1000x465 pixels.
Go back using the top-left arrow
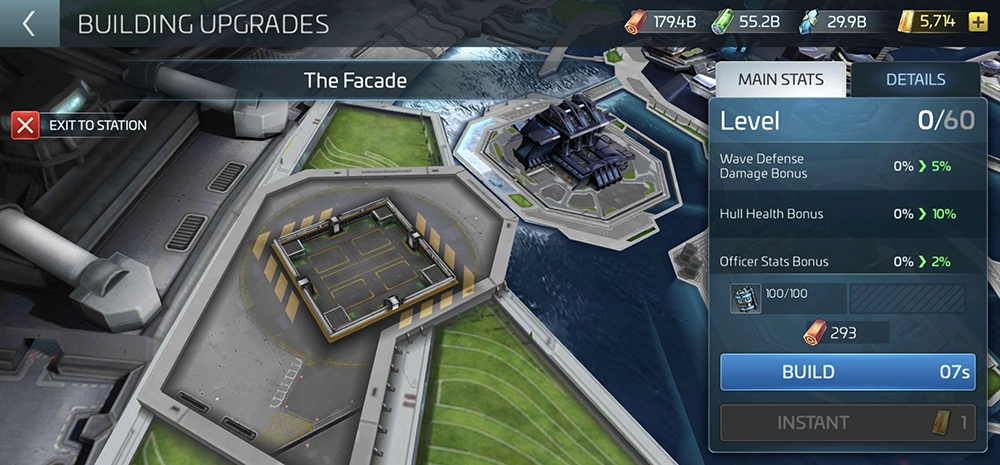click(x=28, y=23)
